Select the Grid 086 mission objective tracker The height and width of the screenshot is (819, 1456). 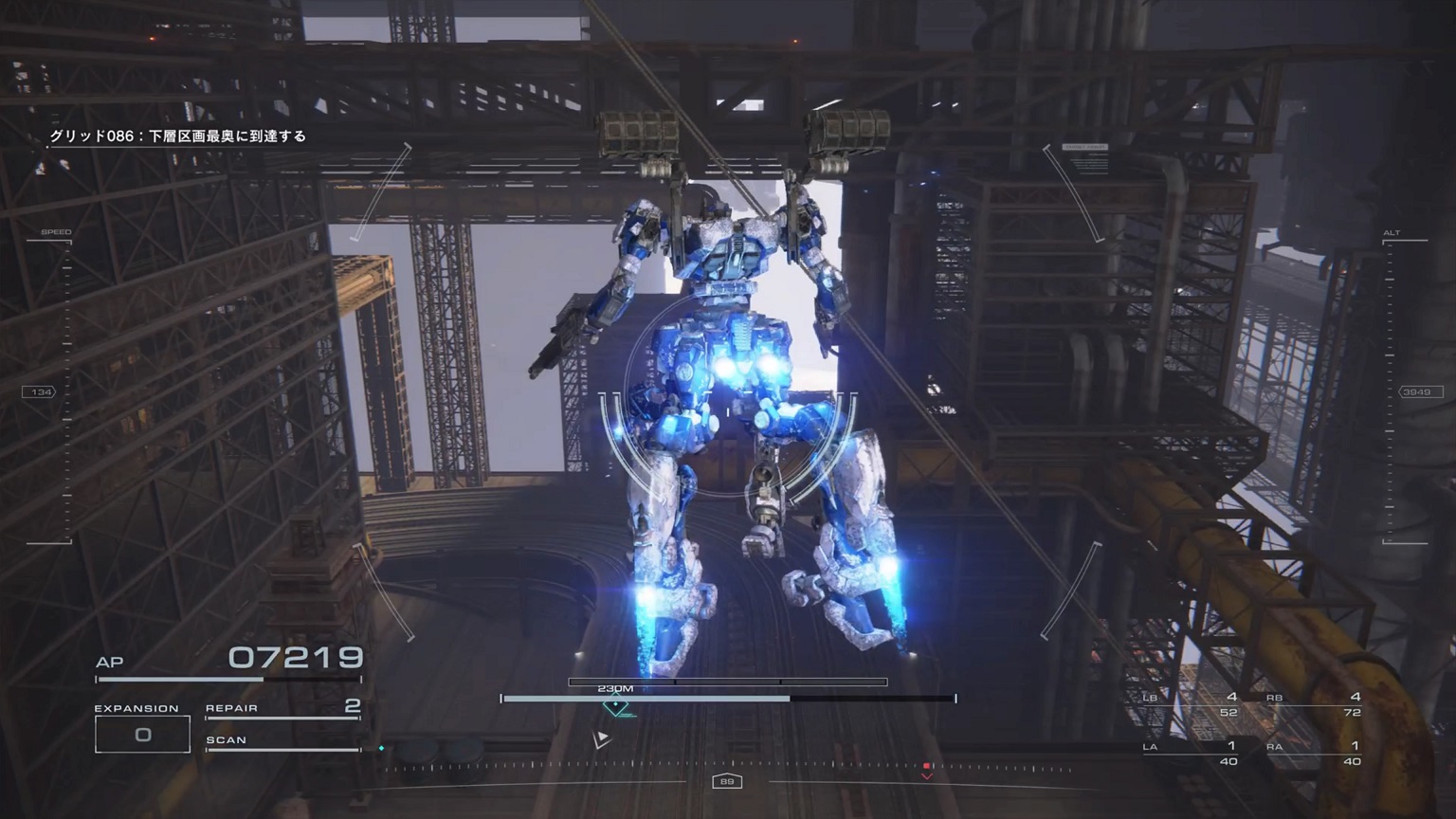click(x=178, y=136)
